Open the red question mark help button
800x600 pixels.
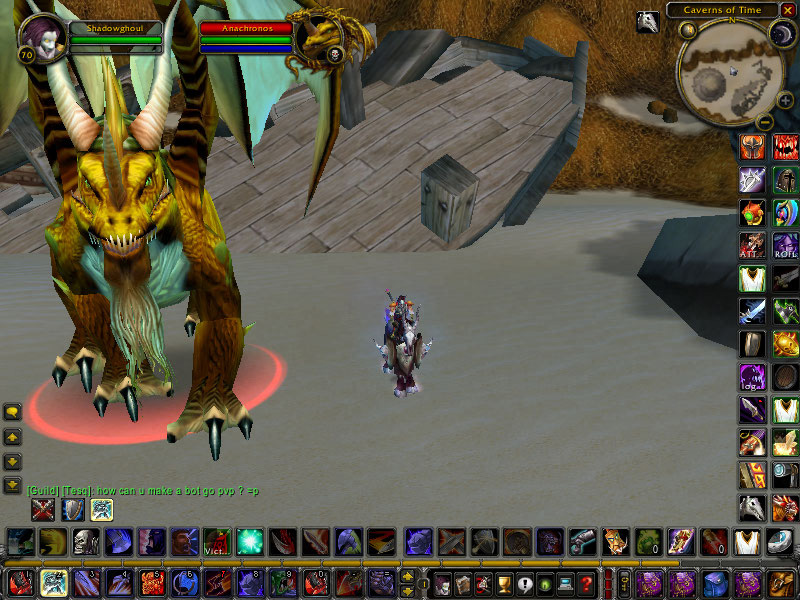[587, 585]
